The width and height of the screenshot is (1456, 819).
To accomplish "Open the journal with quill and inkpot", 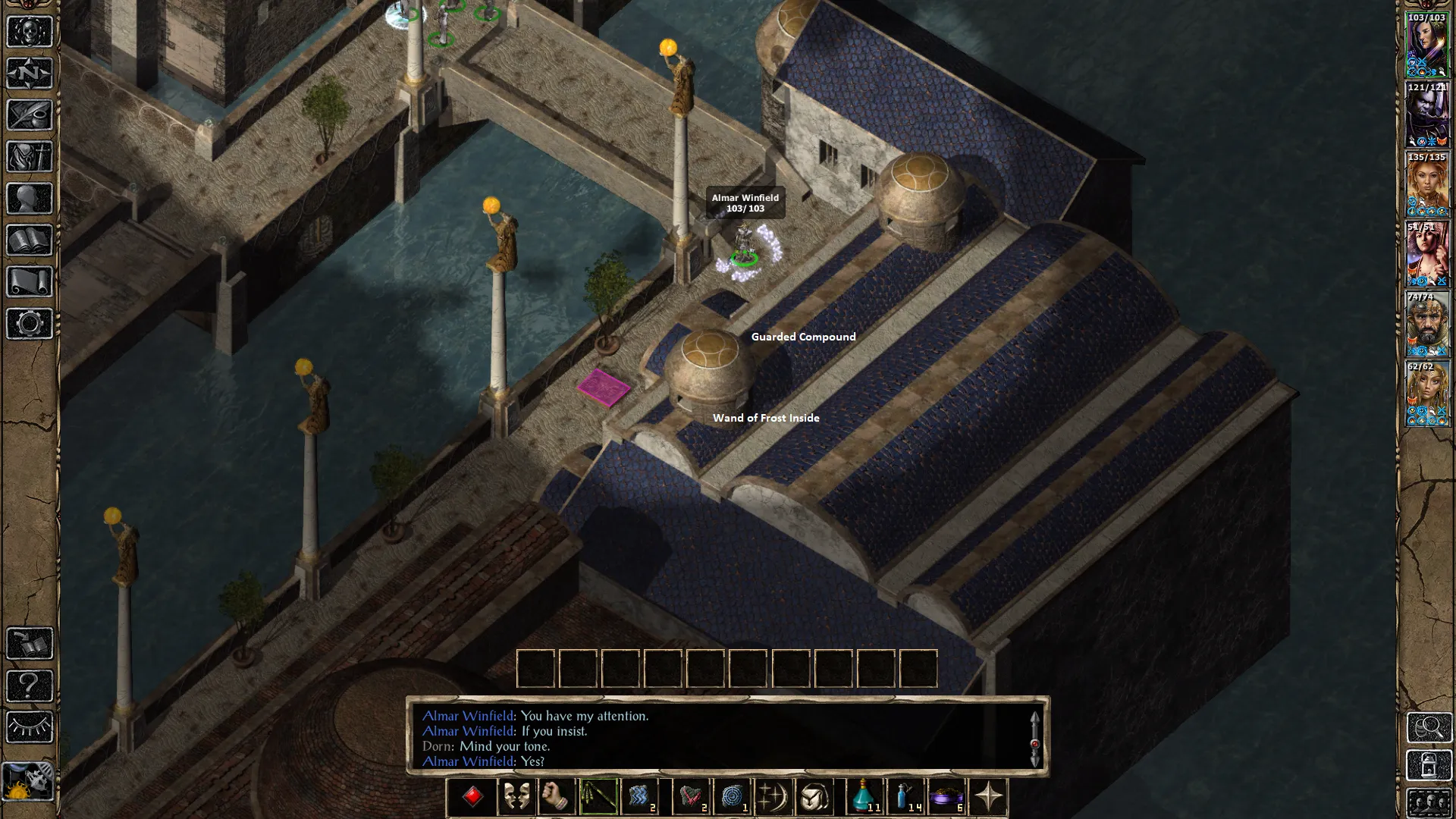I will point(30,115).
